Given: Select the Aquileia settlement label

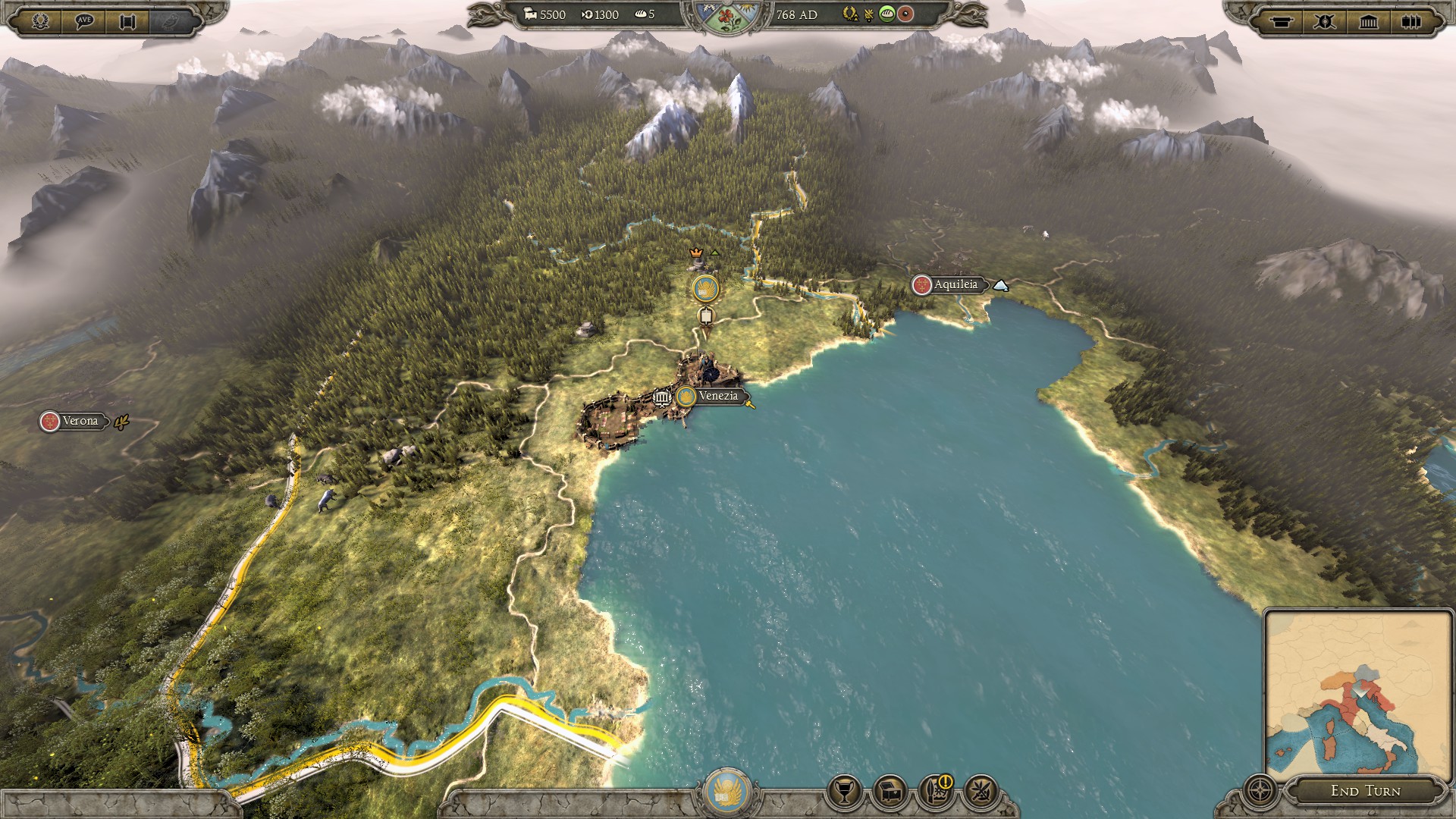Looking at the screenshot, I should click(954, 285).
